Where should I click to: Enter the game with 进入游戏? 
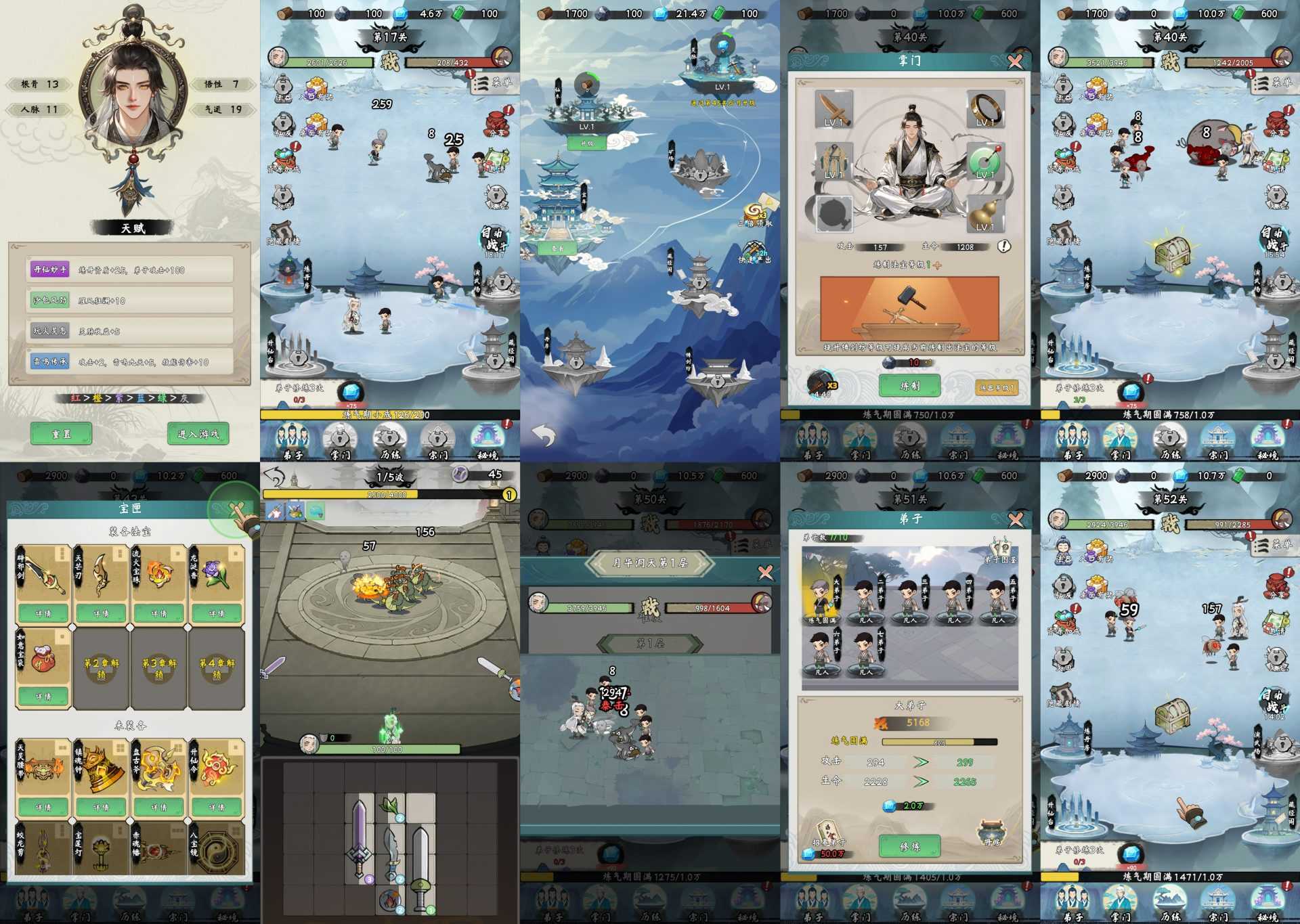(198, 433)
